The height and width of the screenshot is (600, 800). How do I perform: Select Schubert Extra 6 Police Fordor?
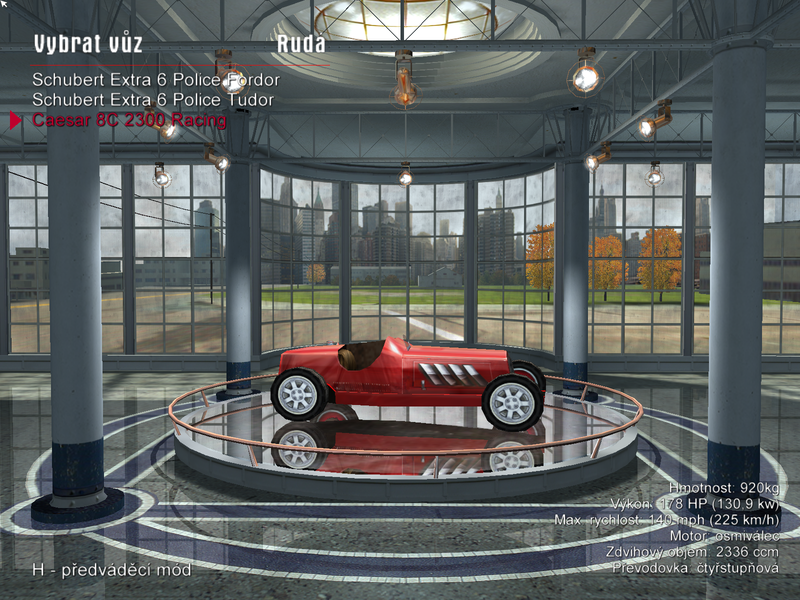(x=155, y=79)
